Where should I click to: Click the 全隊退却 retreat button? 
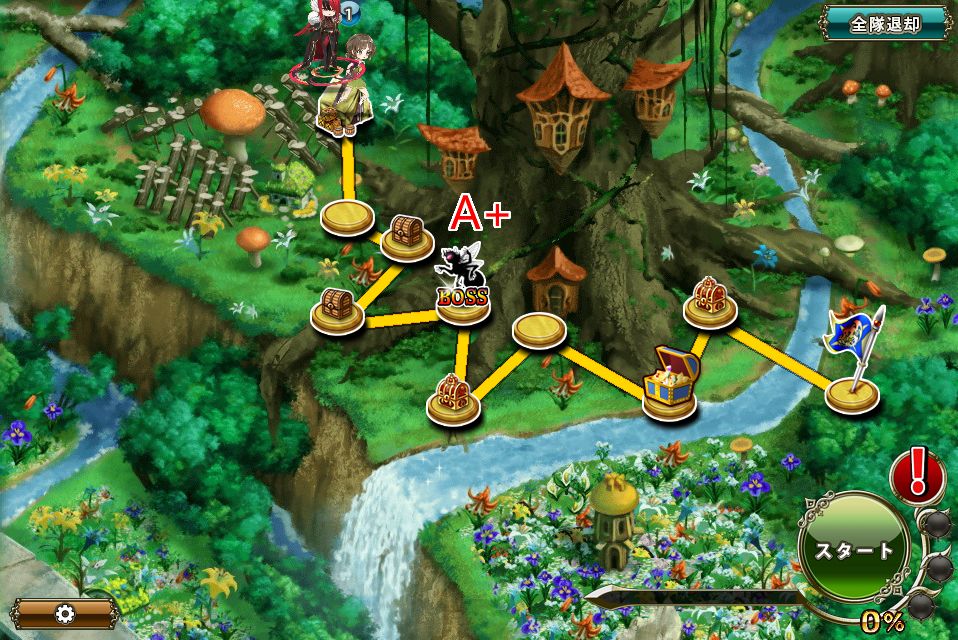[884, 24]
